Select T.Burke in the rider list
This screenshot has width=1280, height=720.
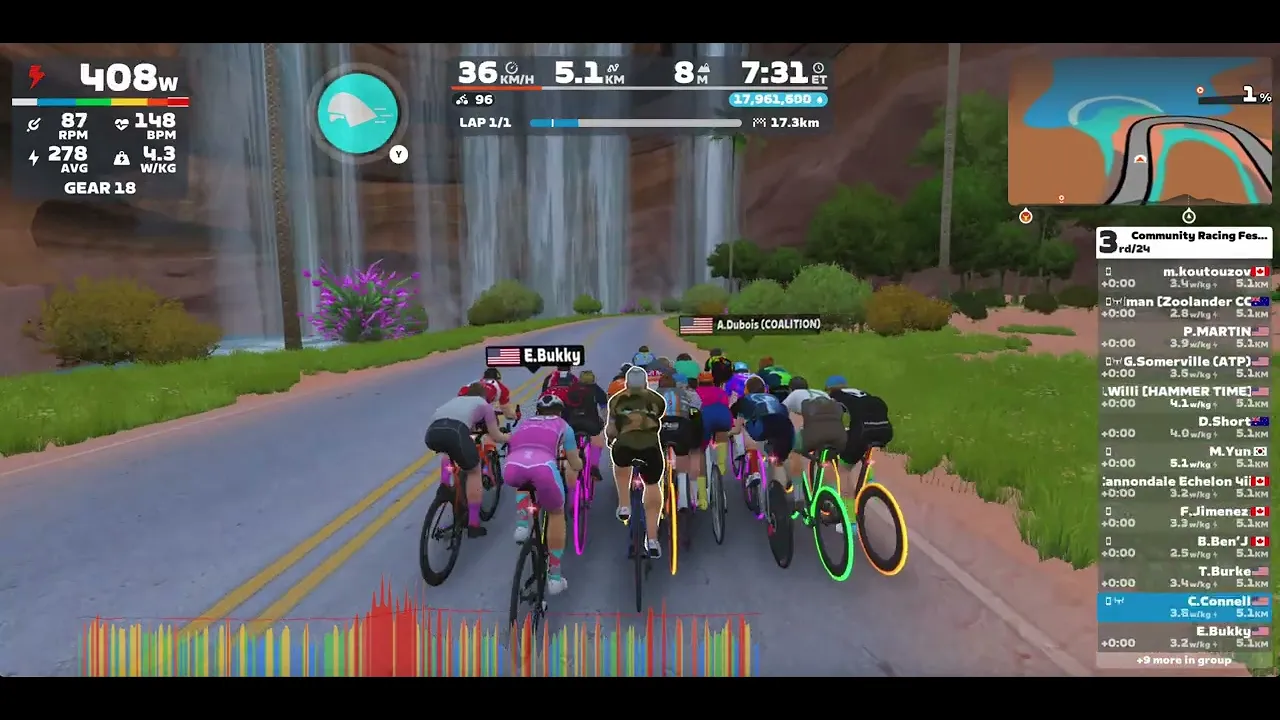click(x=1184, y=577)
